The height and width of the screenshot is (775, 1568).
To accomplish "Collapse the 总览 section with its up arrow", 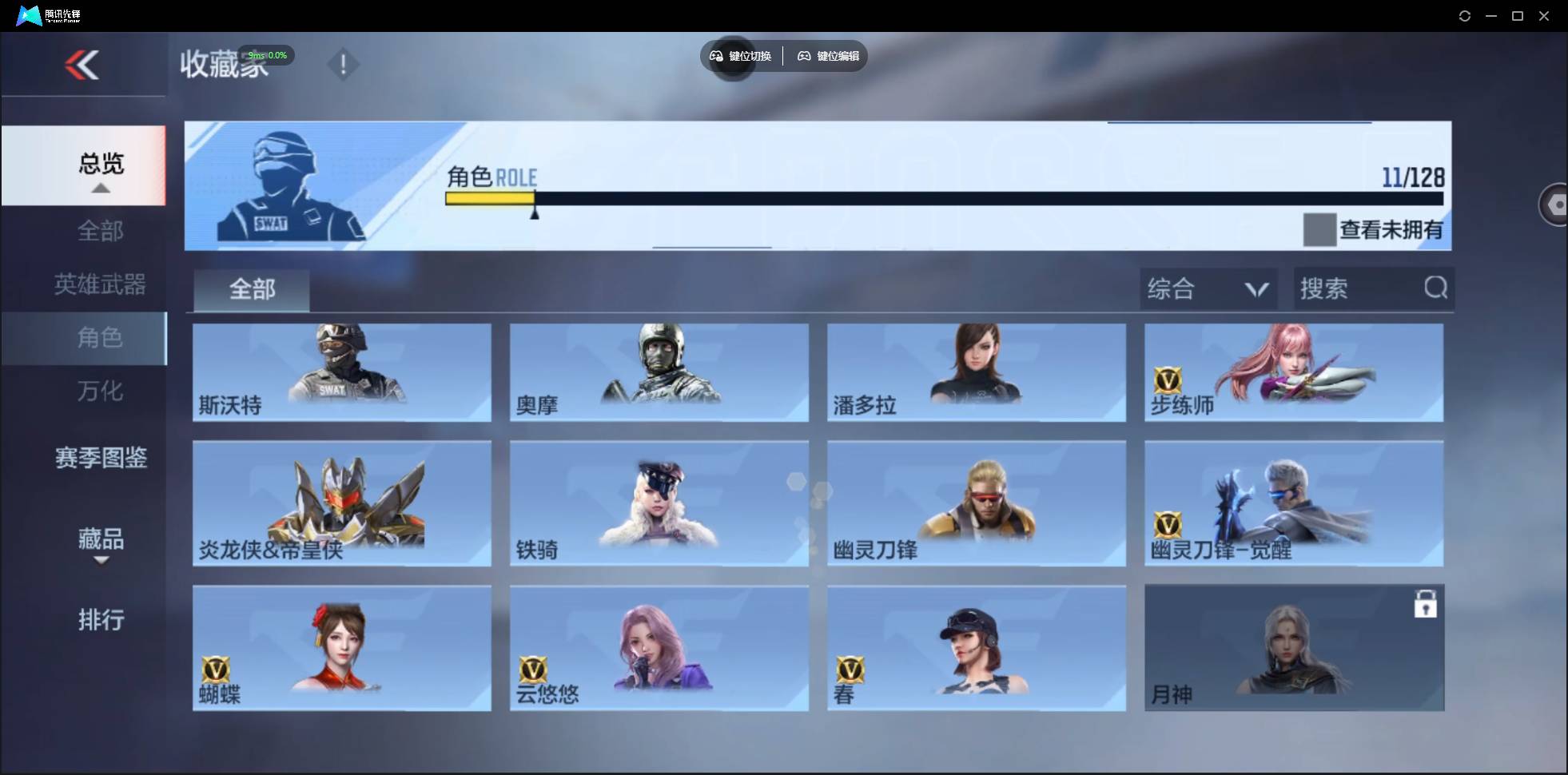I will (x=100, y=187).
